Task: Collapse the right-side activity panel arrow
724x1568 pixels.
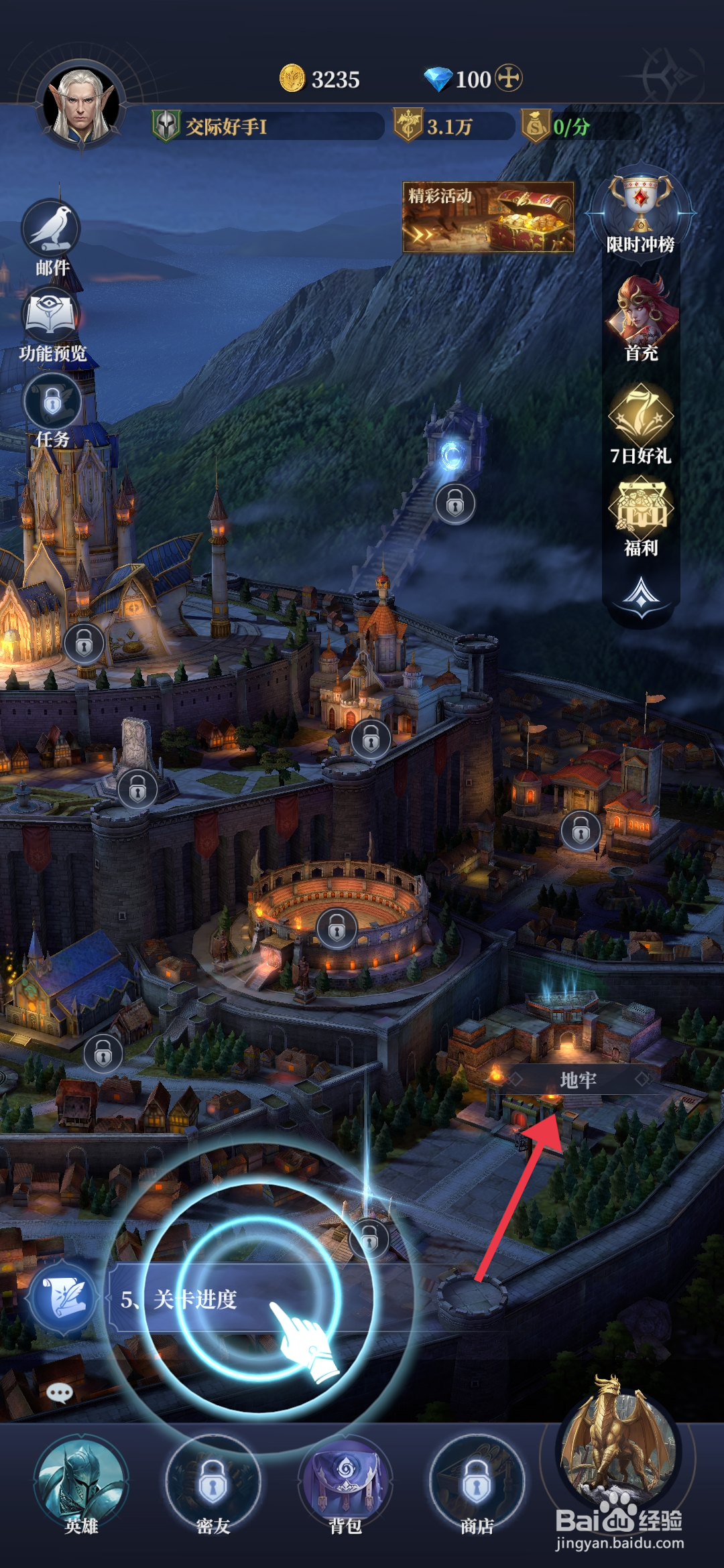Action: (x=641, y=595)
